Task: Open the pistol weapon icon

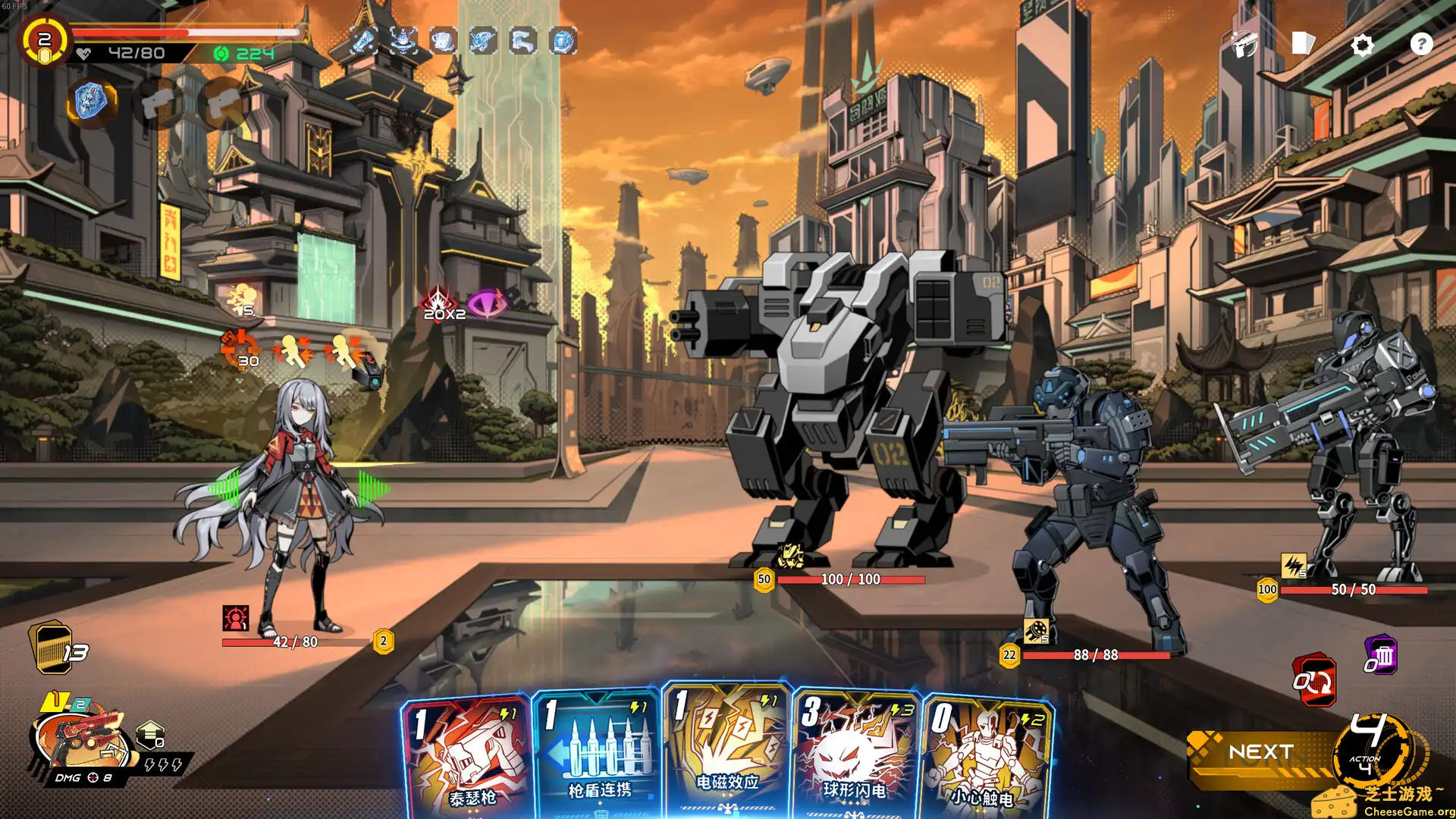Action: [1245, 44]
